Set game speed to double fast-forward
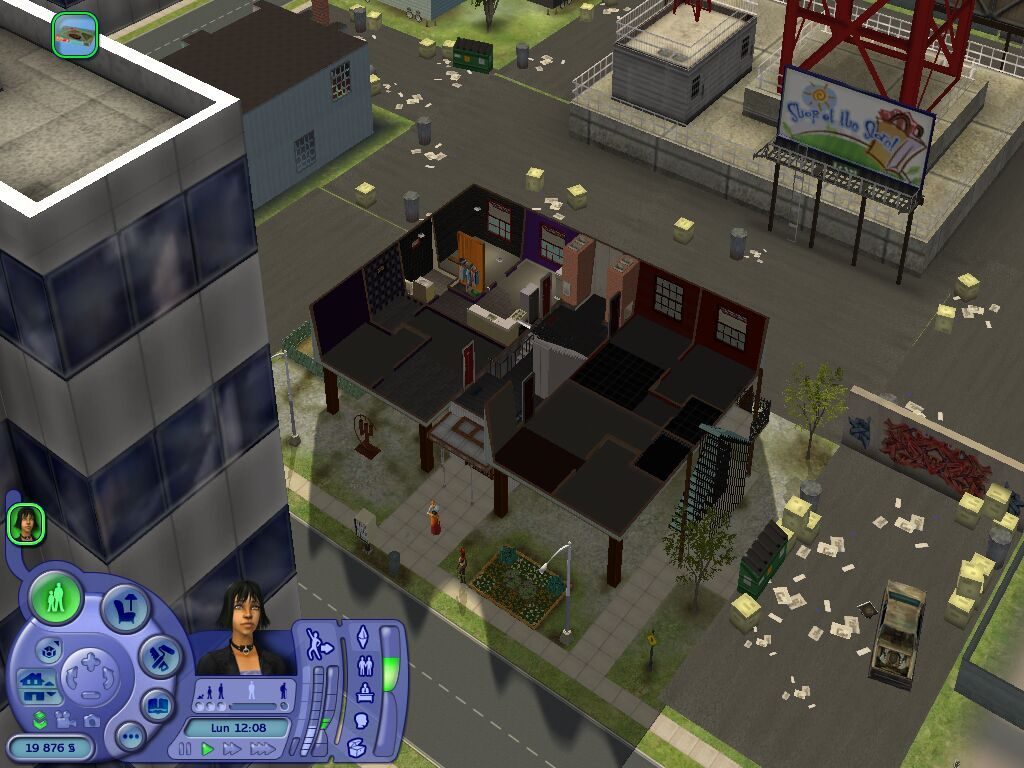 tap(232, 748)
